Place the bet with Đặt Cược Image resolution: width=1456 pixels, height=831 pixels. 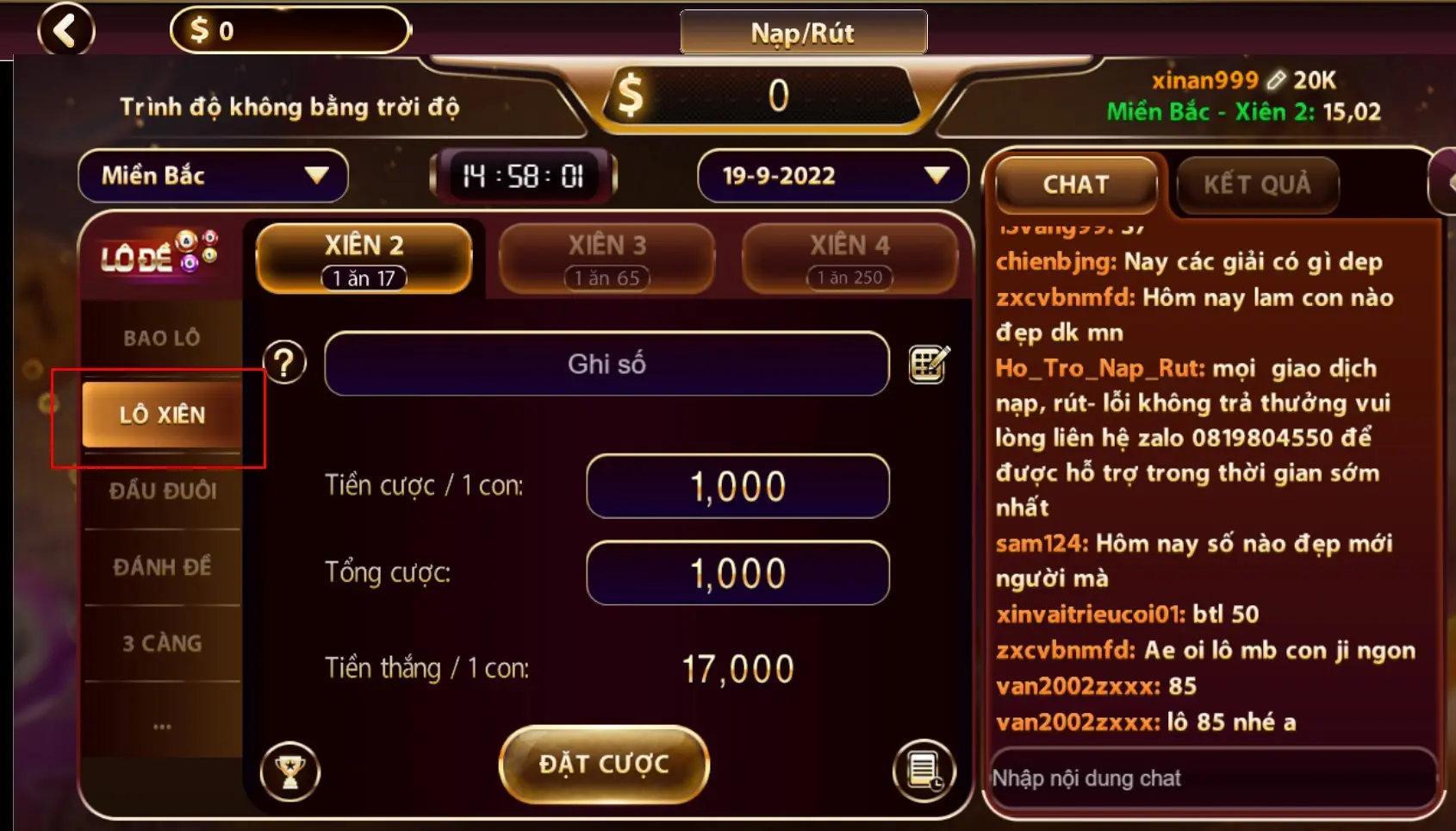(x=603, y=764)
